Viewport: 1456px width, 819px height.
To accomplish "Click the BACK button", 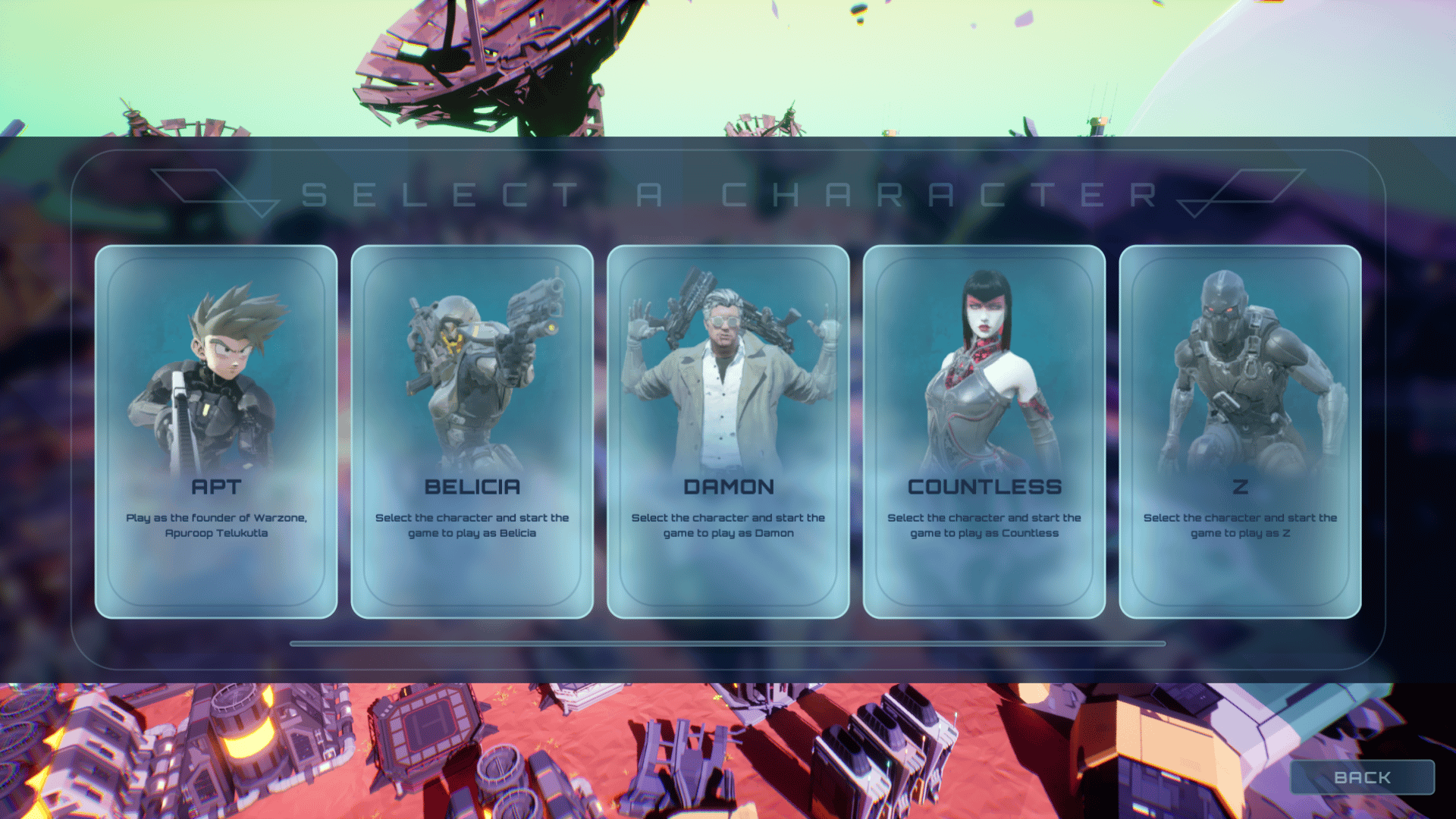I will point(1361,777).
